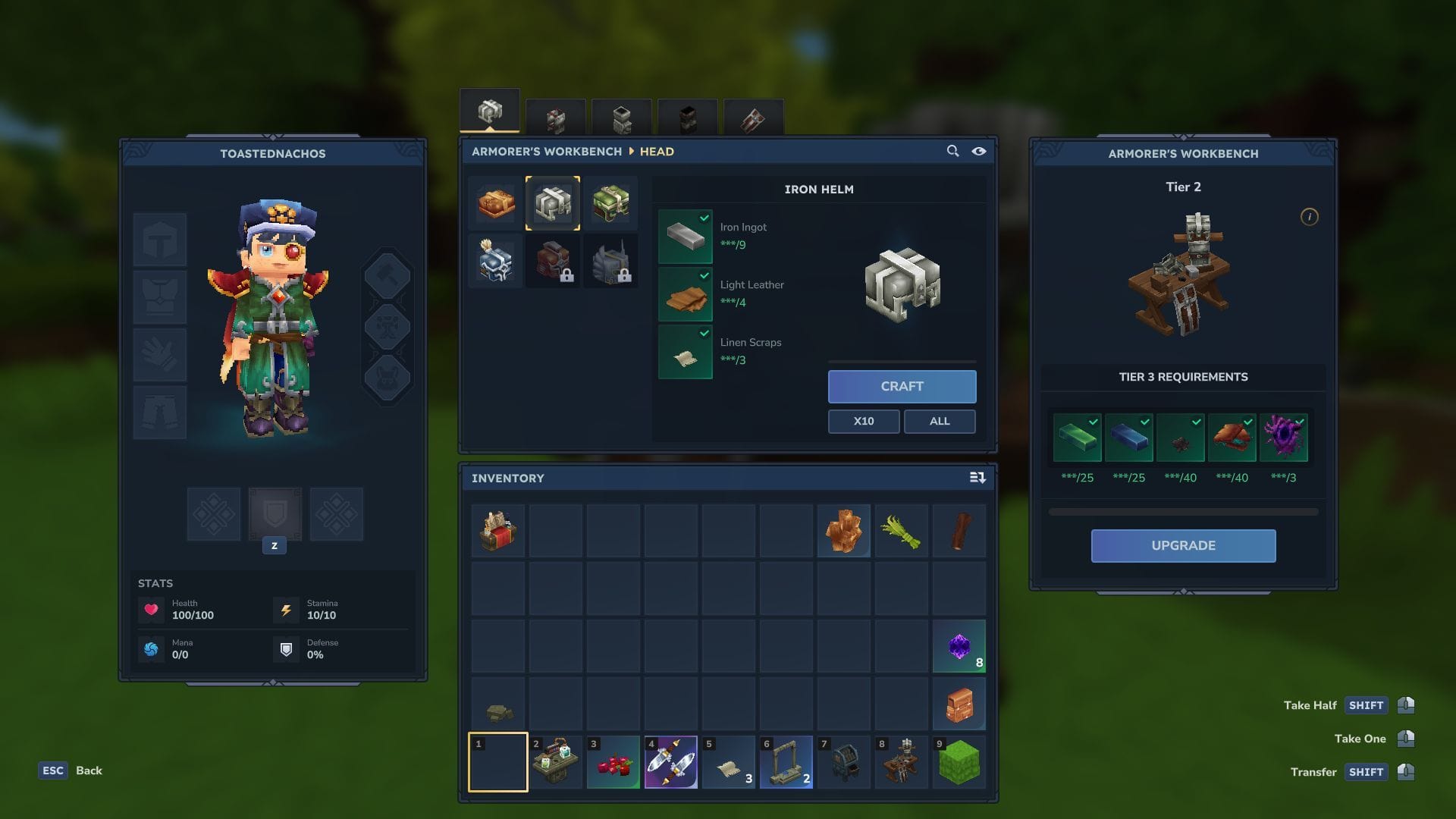Open the recipe search magnifier

952,151
